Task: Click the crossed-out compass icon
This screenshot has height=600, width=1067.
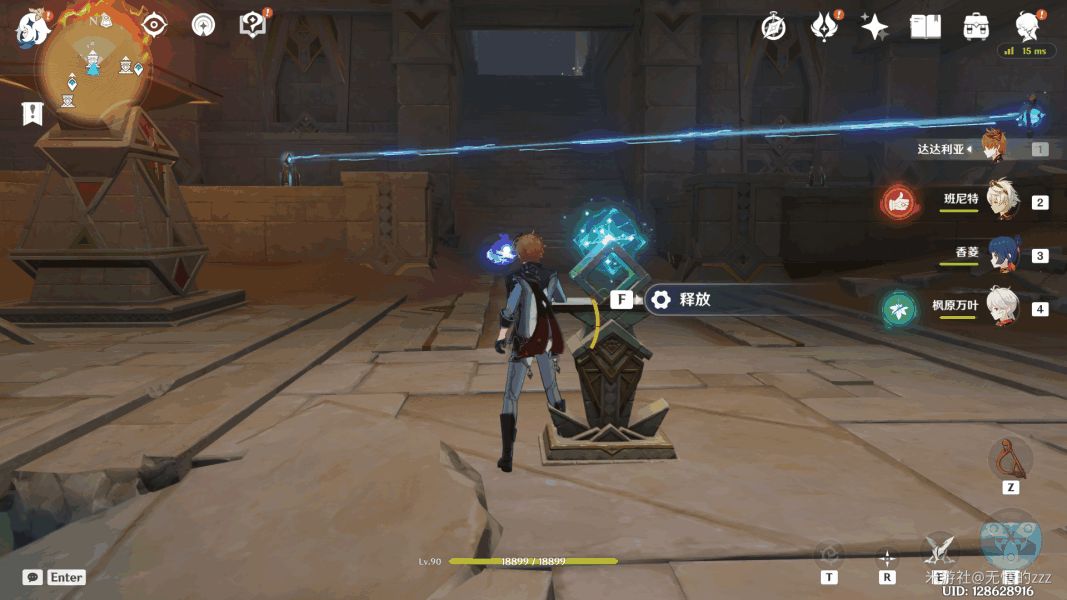Action: [x=773, y=27]
